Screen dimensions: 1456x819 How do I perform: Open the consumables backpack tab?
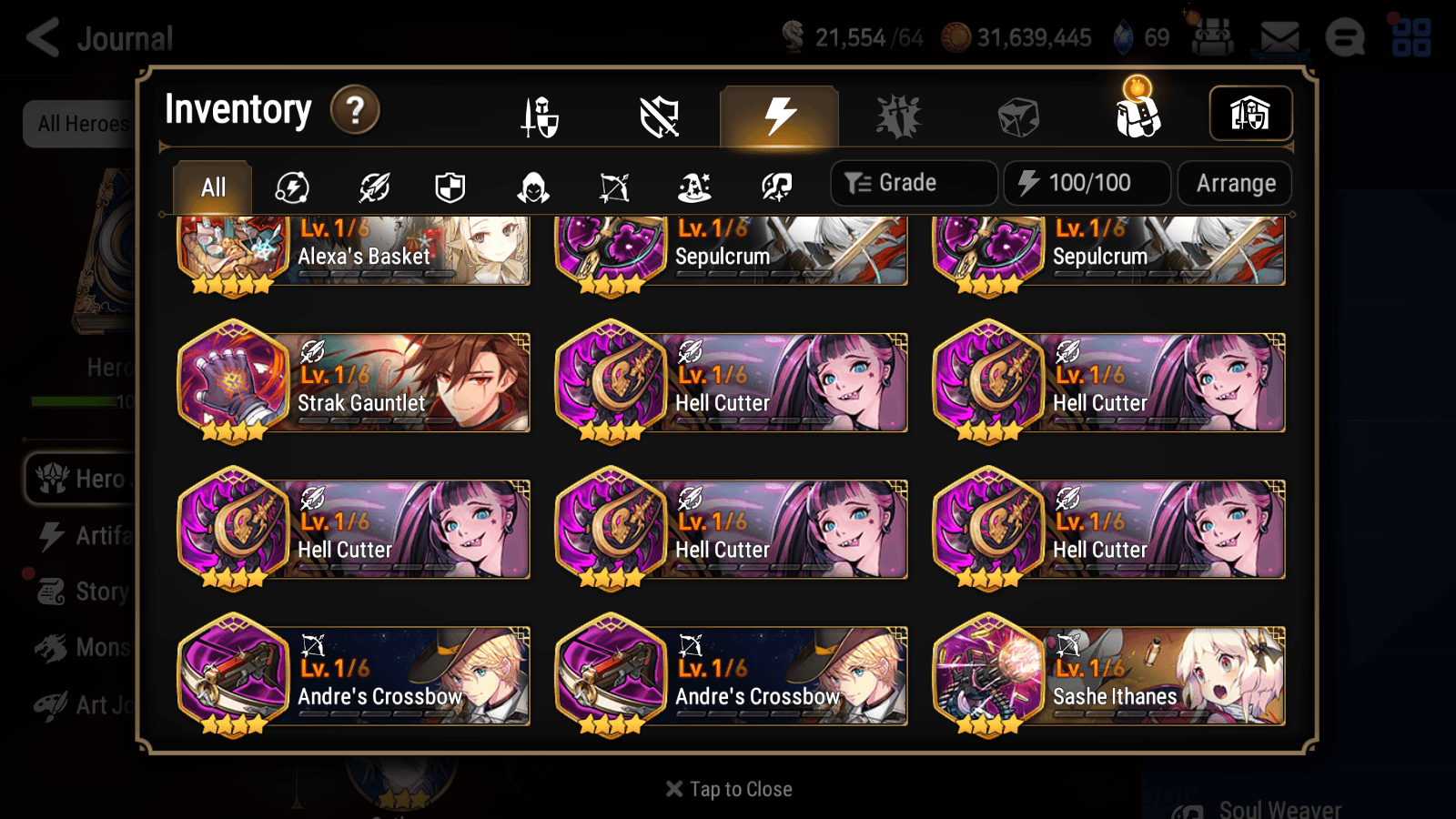click(x=1137, y=116)
